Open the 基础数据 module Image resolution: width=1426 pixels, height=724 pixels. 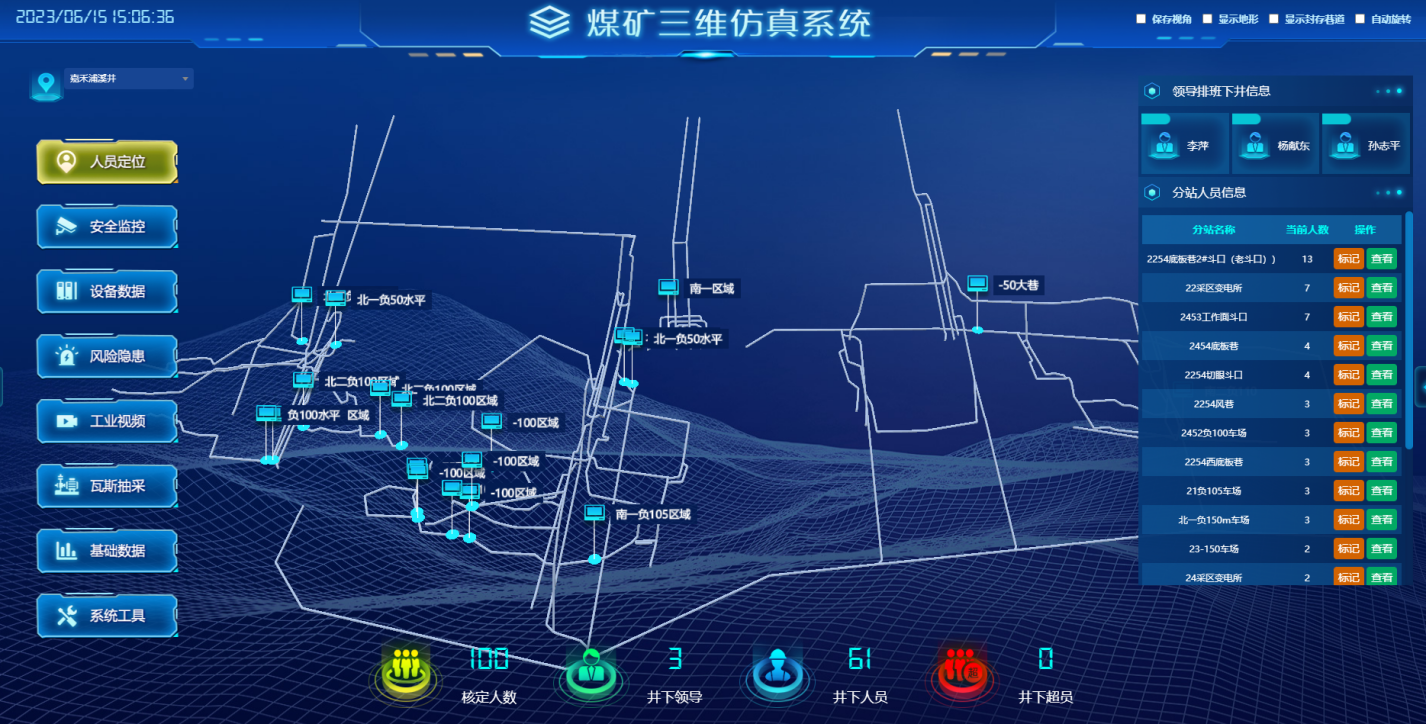coord(107,551)
